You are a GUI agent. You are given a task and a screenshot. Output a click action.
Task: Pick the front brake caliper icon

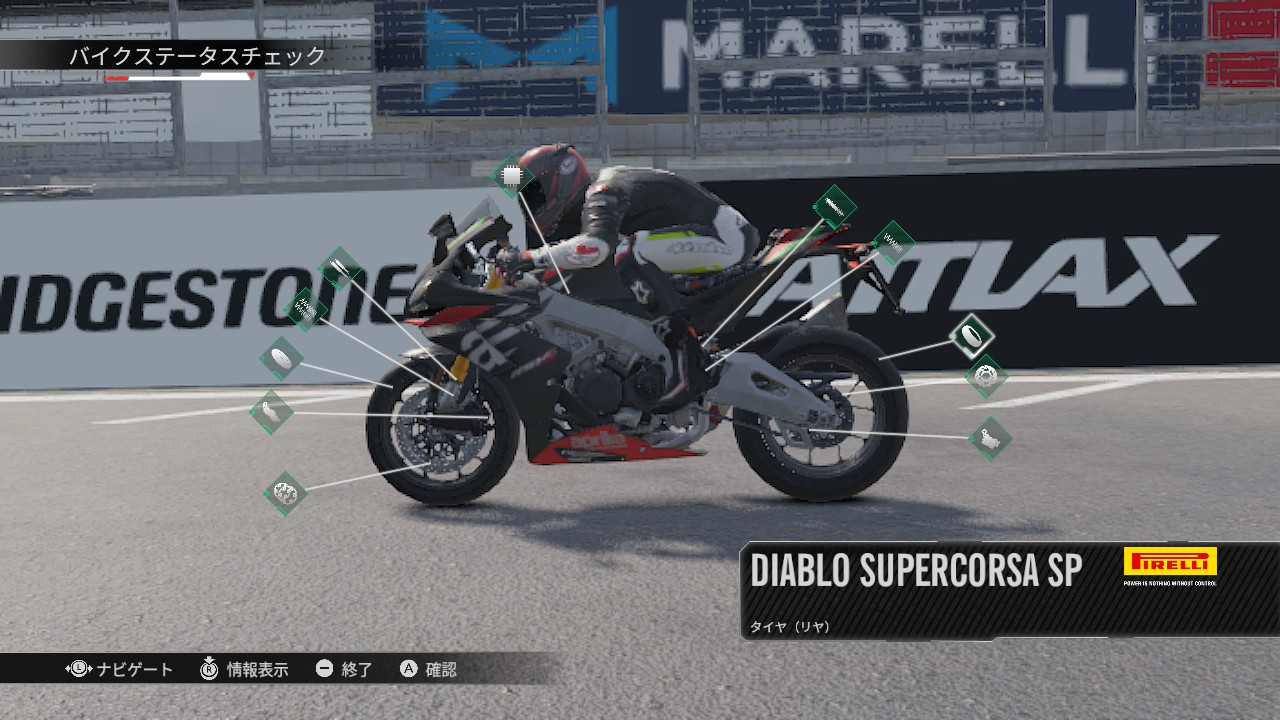click(271, 411)
